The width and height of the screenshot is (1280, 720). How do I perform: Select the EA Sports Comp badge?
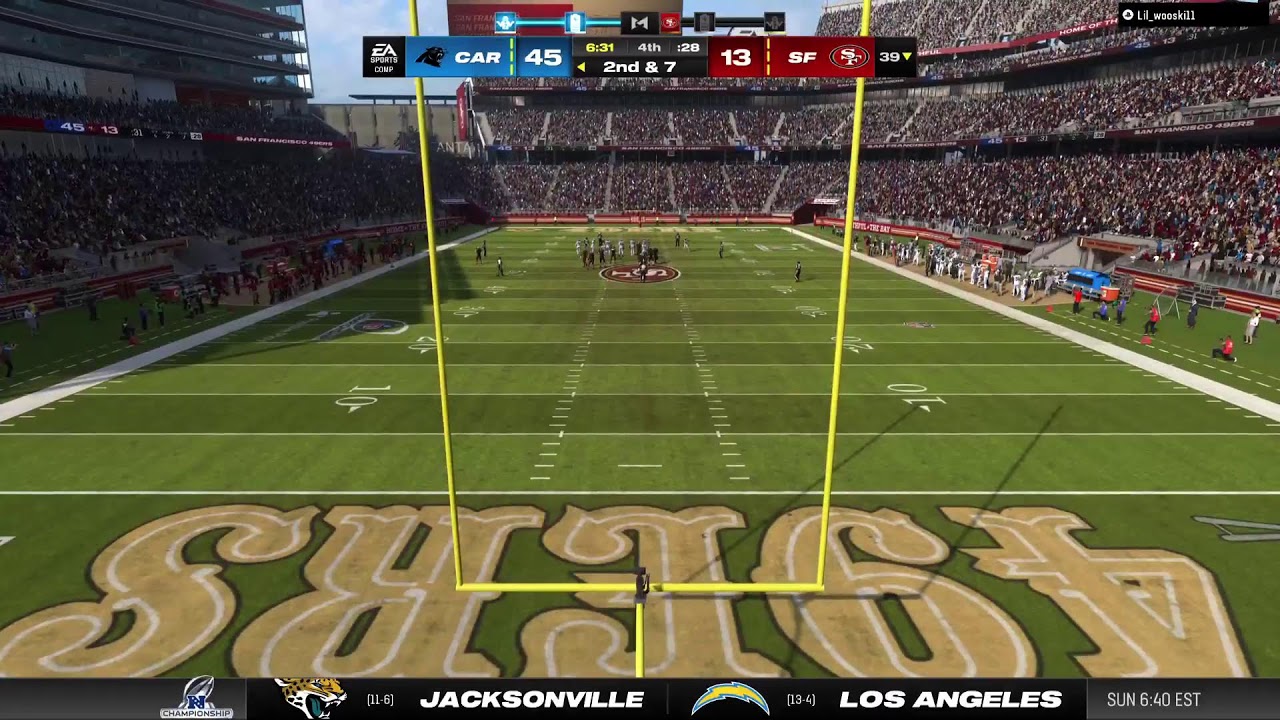point(384,57)
